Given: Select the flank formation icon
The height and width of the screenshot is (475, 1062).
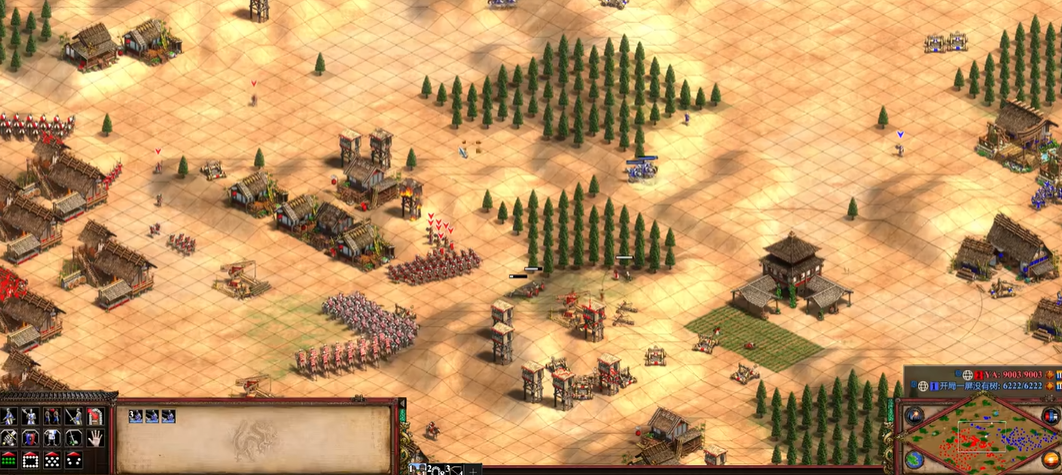Looking at the screenshot, I should tap(74, 461).
